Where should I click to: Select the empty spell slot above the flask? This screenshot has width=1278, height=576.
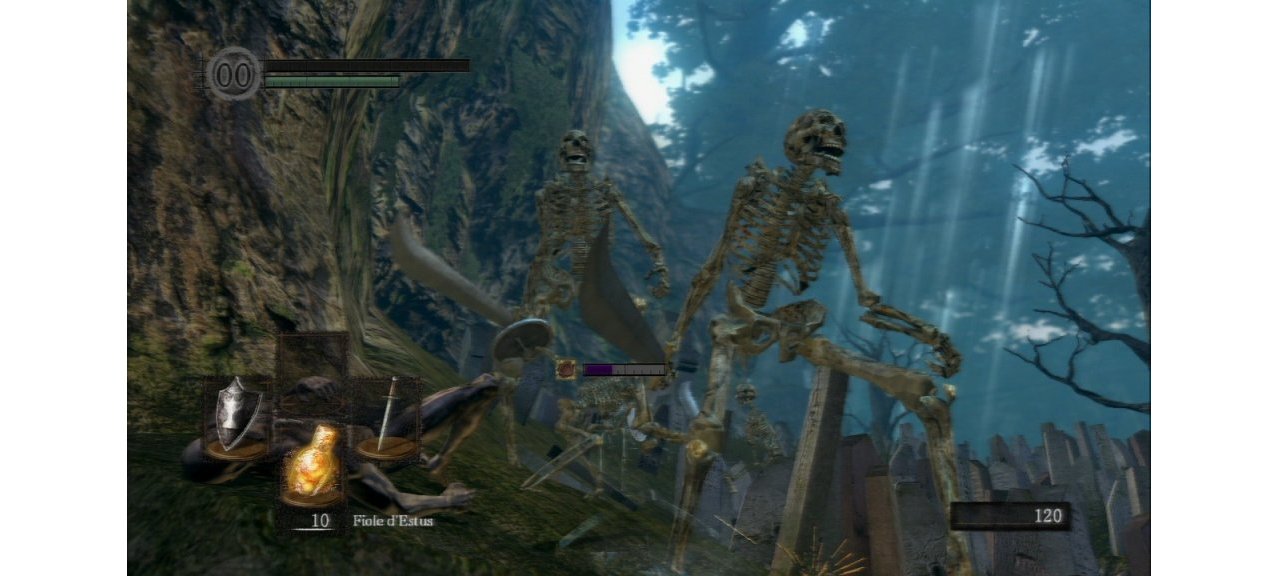[x=311, y=366]
